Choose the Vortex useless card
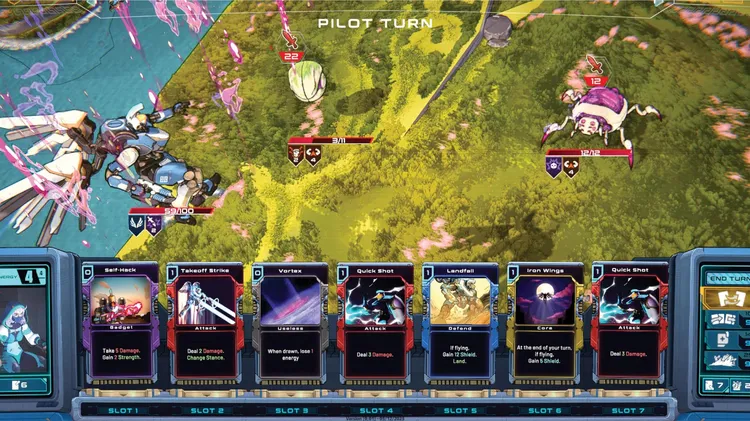The width and height of the screenshot is (750, 421). click(x=290, y=322)
